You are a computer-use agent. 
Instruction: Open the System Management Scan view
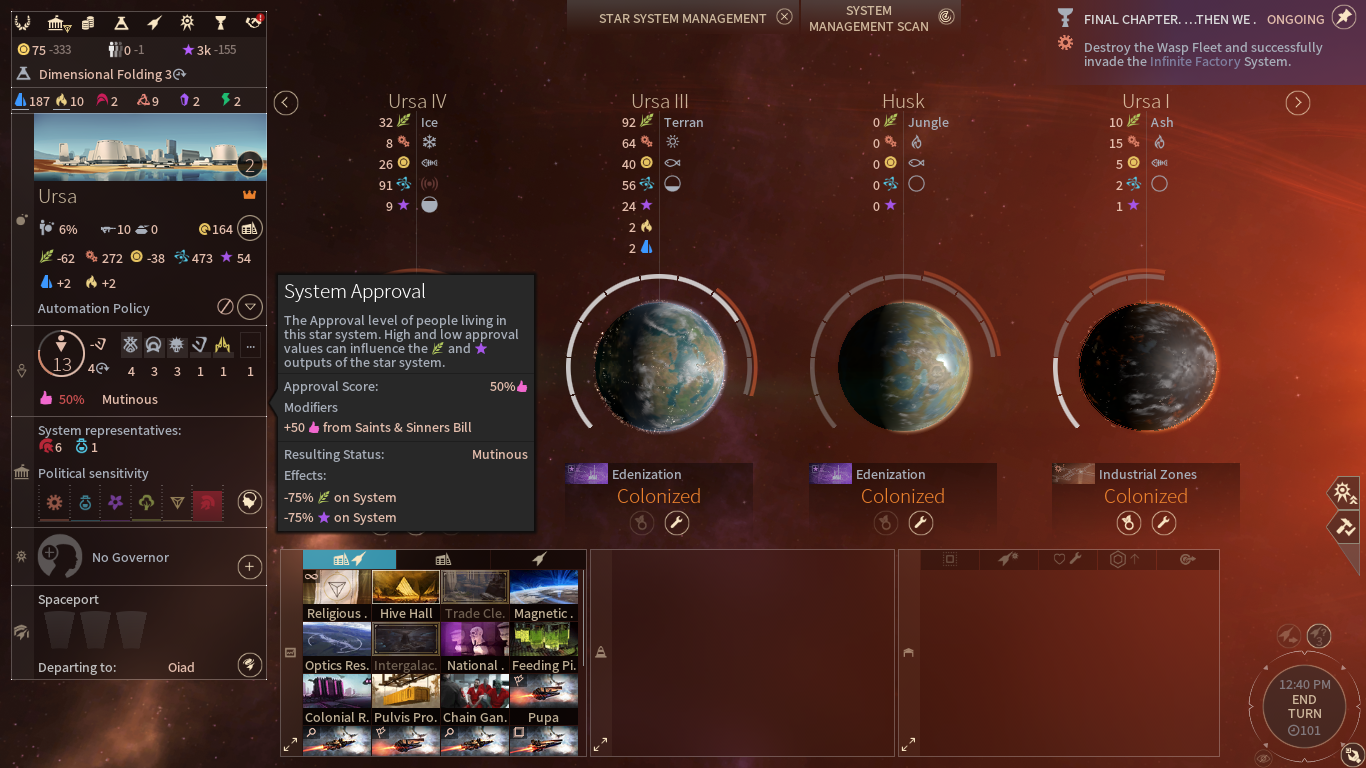point(946,17)
